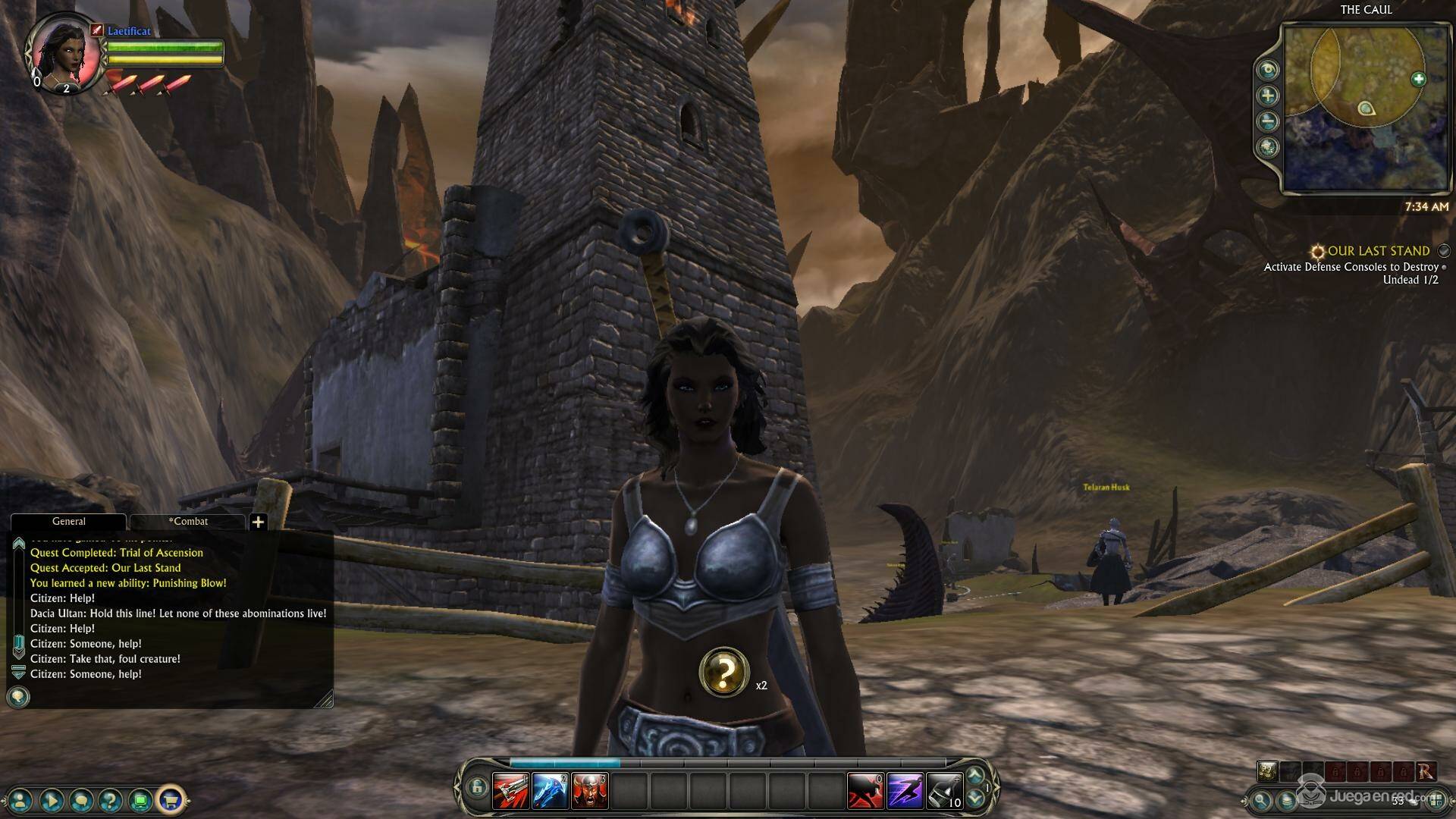
Task: Open the shop cart menu button
Action: (171, 799)
